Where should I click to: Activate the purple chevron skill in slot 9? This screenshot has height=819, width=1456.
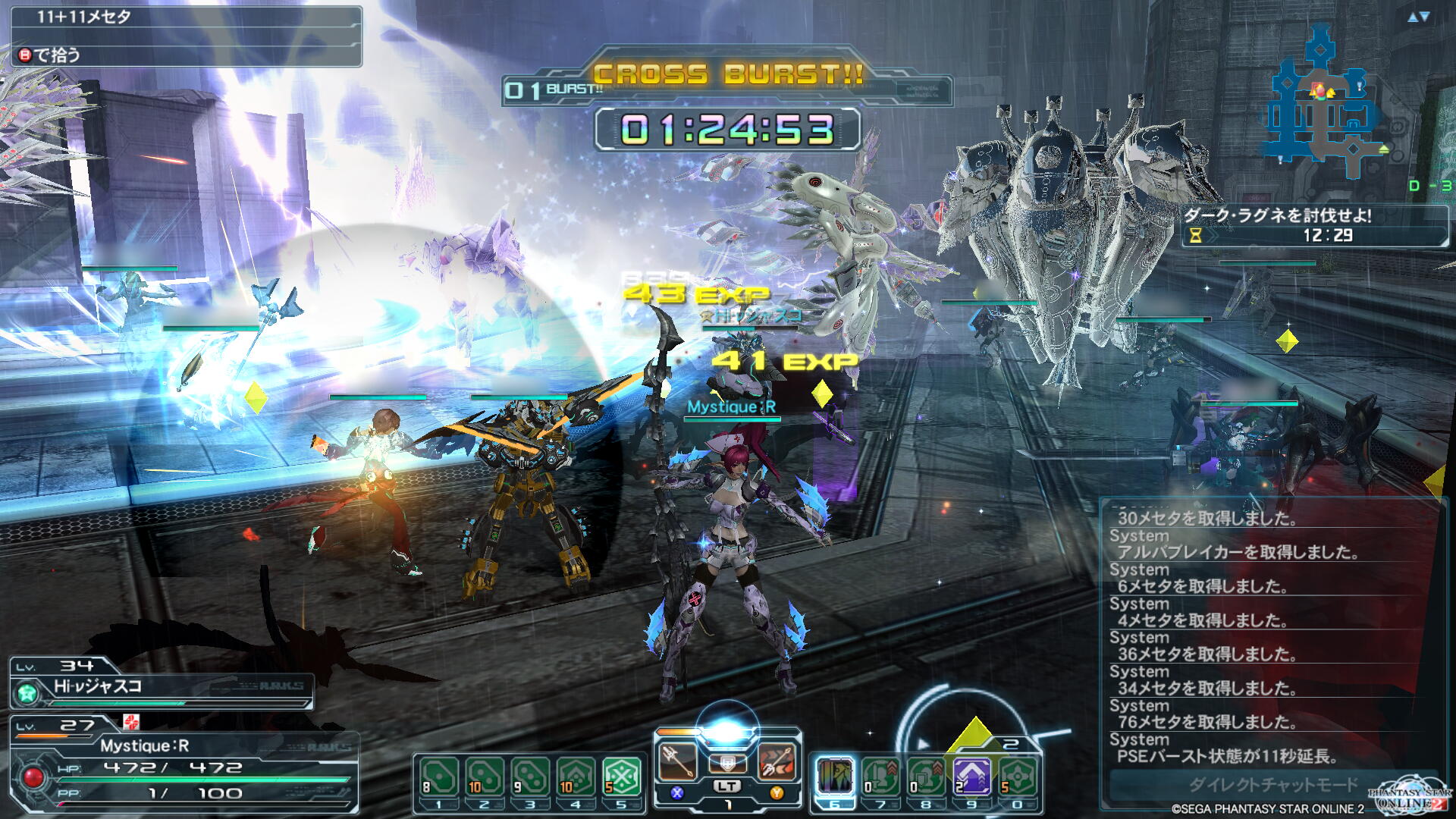[x=971, y=778]
